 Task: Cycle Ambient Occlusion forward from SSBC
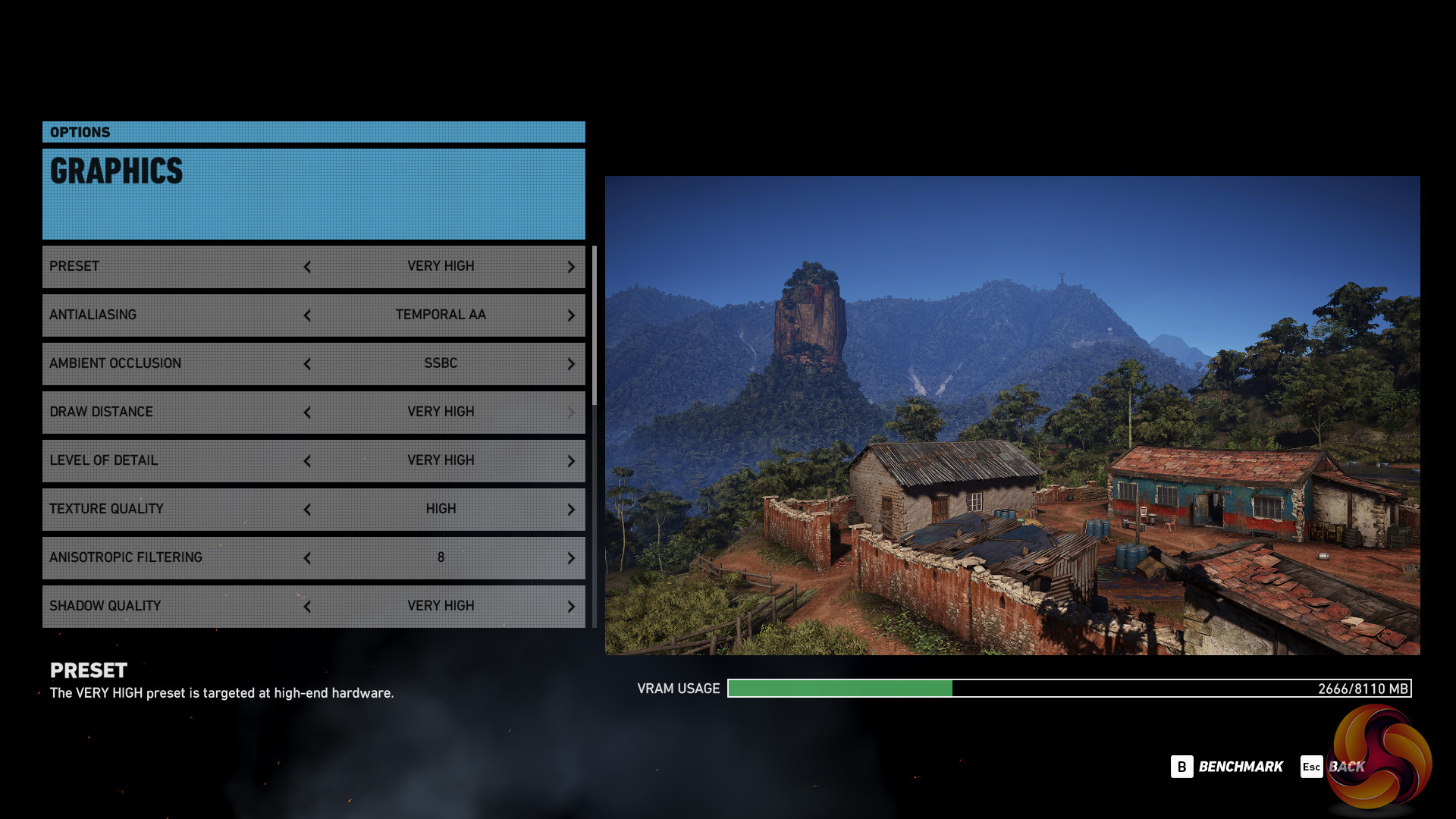[x=571, y=364]
